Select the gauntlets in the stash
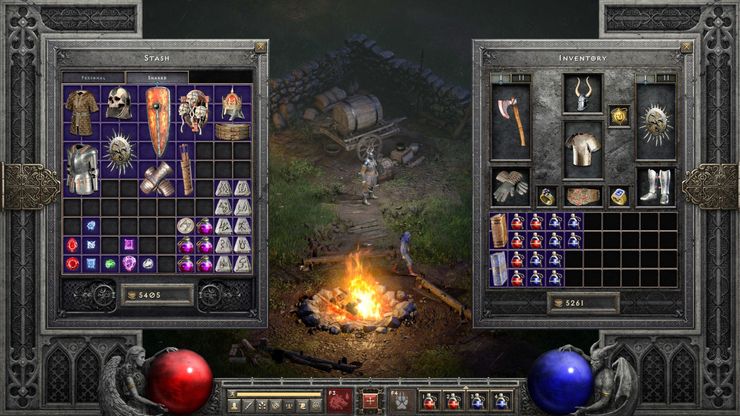 (157, 178)
